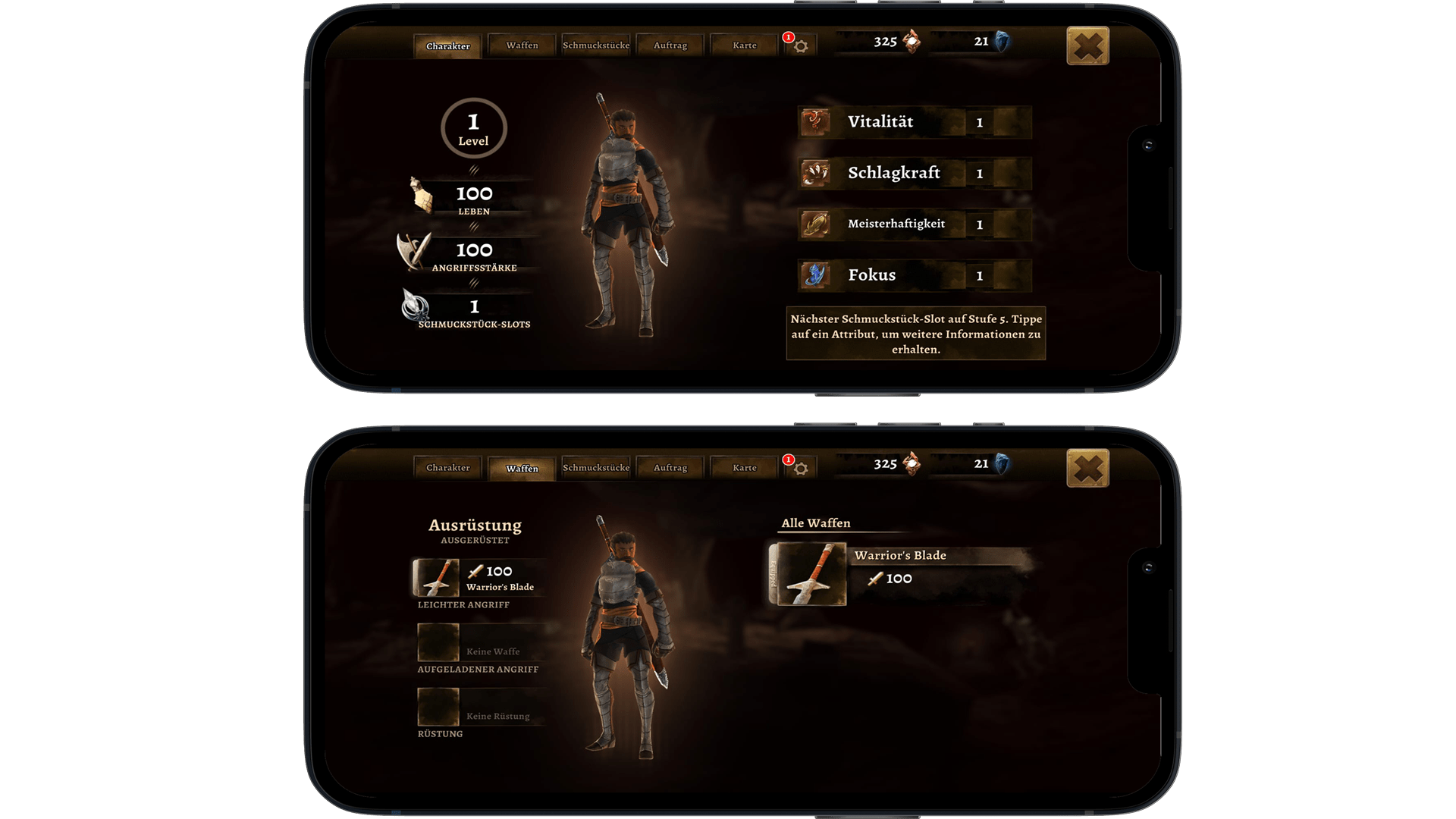
Task: Read the Schmuckstück-Slot Stufe 5 info box
Action: (915, 335)
